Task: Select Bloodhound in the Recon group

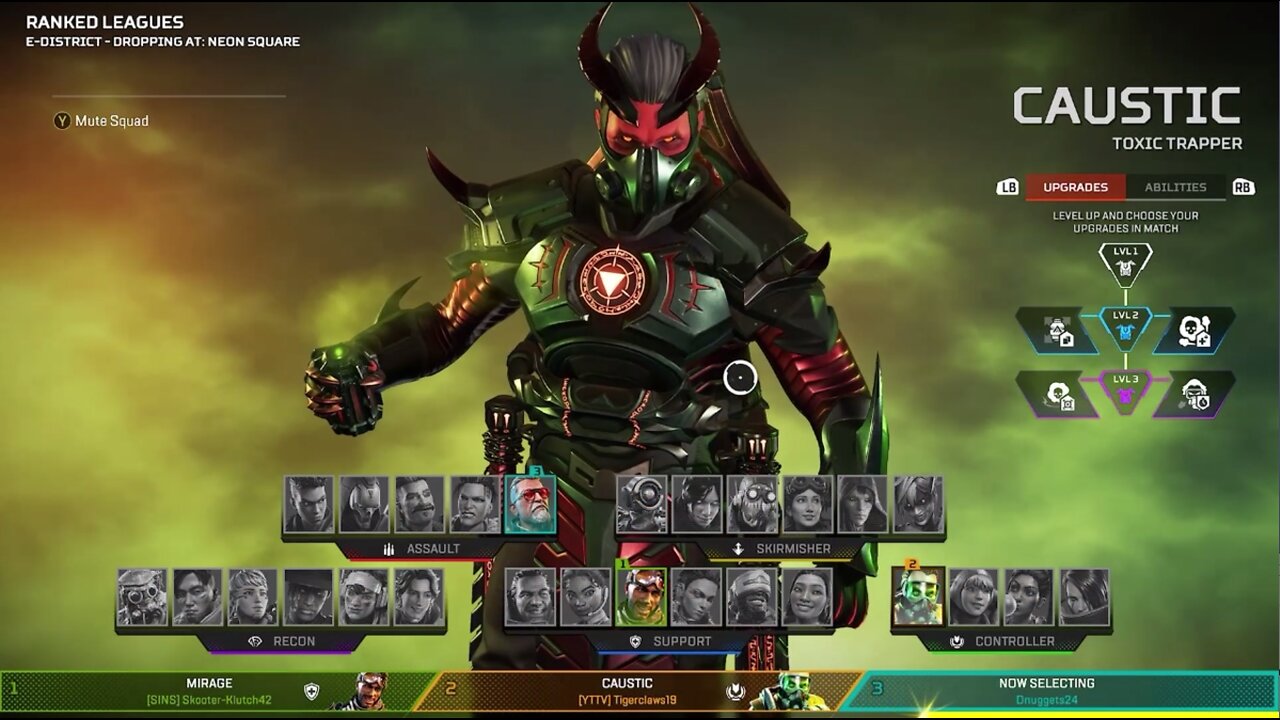Action: point(142,597)
